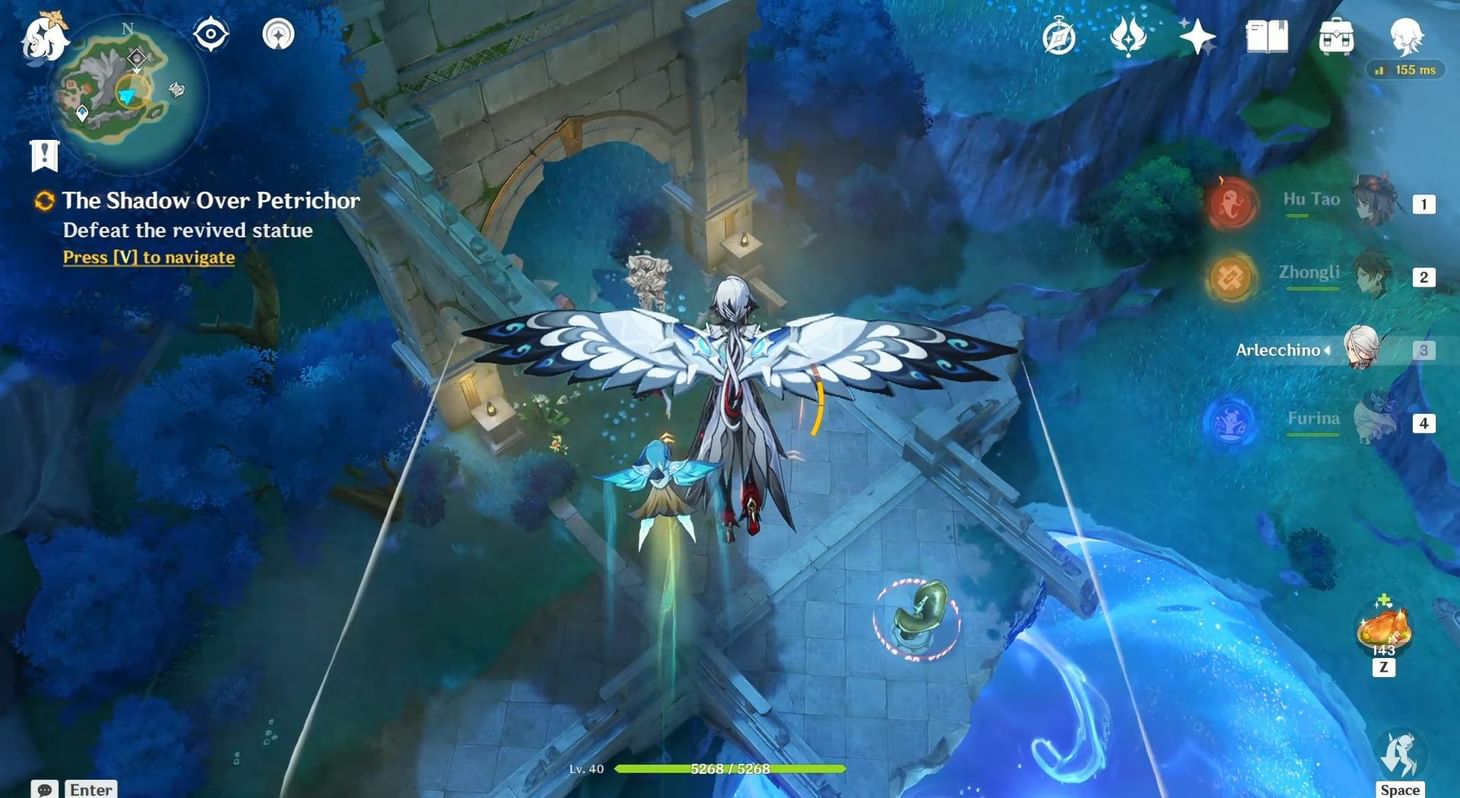Click the Enter chat field

89,789
